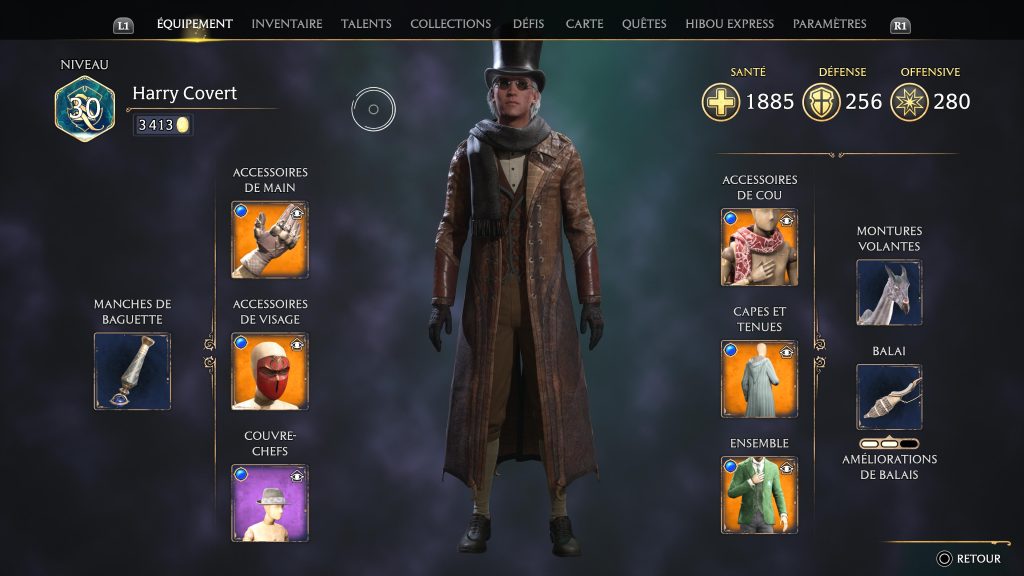Select the wand handle slot

pyautogui.click(x=132, y=371)
